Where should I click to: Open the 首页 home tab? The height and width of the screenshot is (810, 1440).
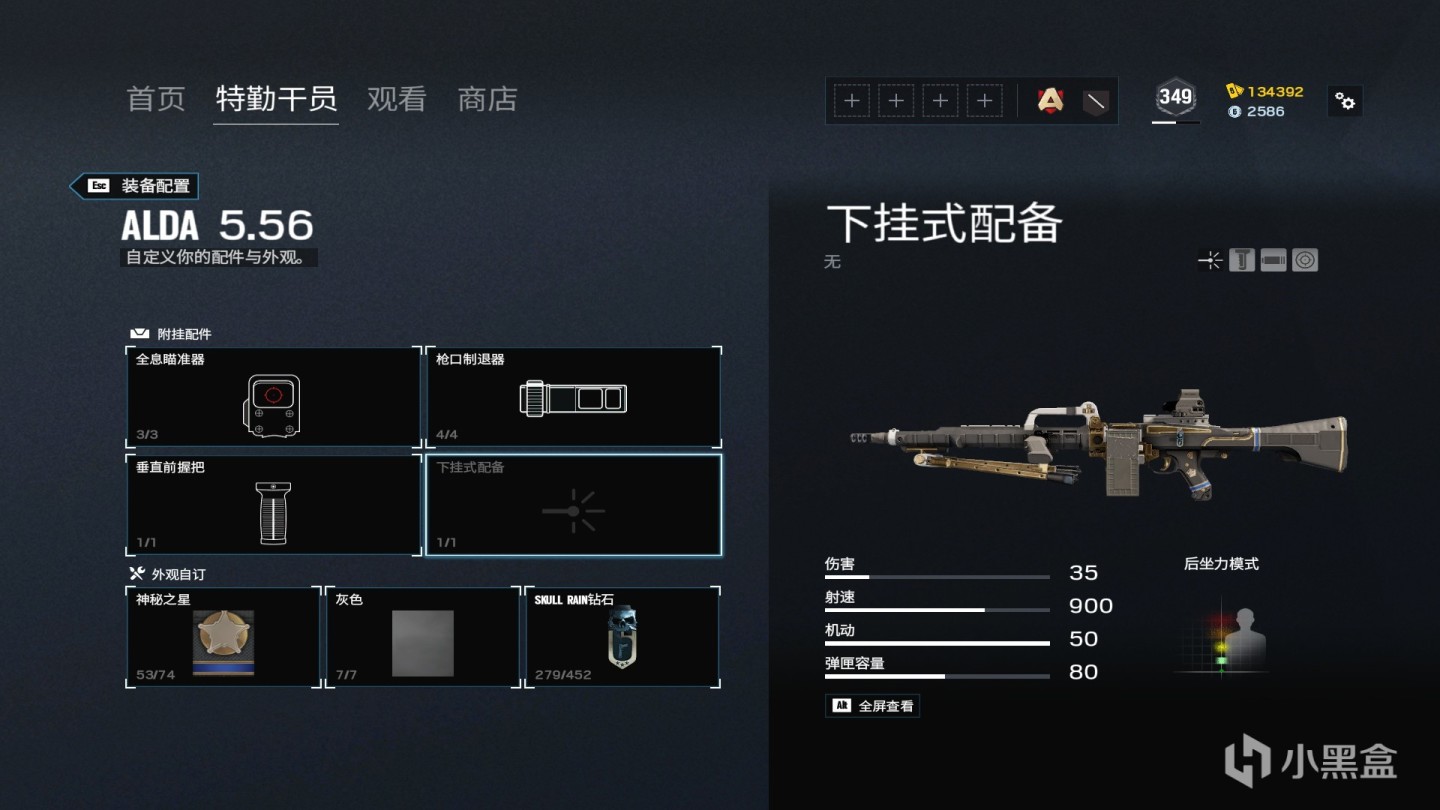click(156, 99)
